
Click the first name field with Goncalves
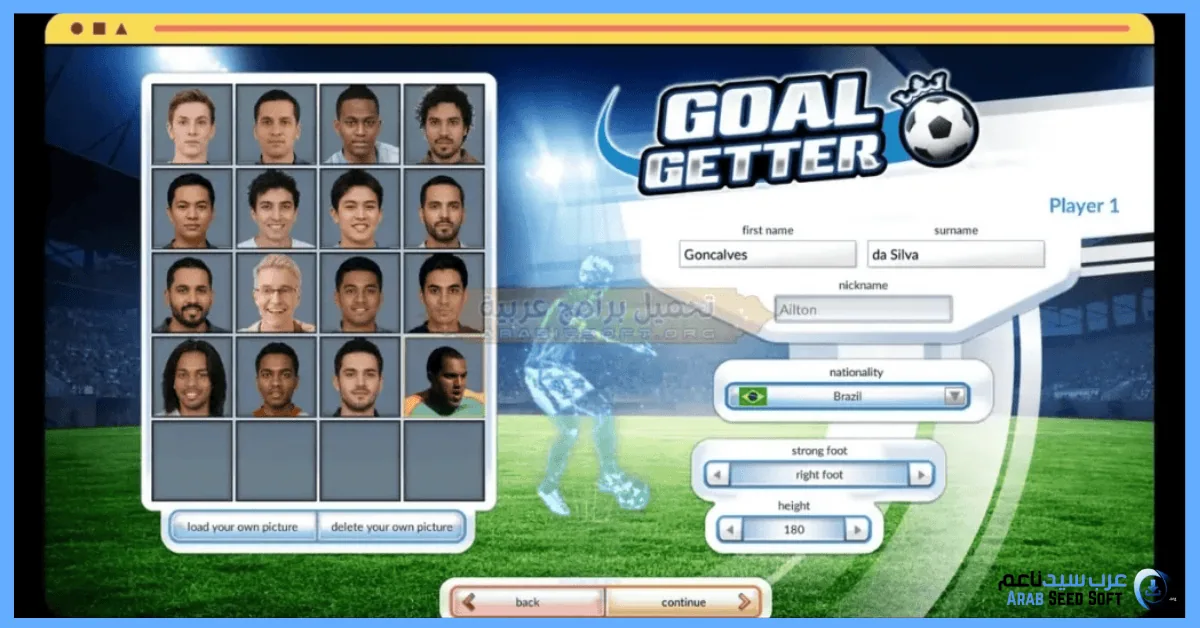tap(767, 254)
